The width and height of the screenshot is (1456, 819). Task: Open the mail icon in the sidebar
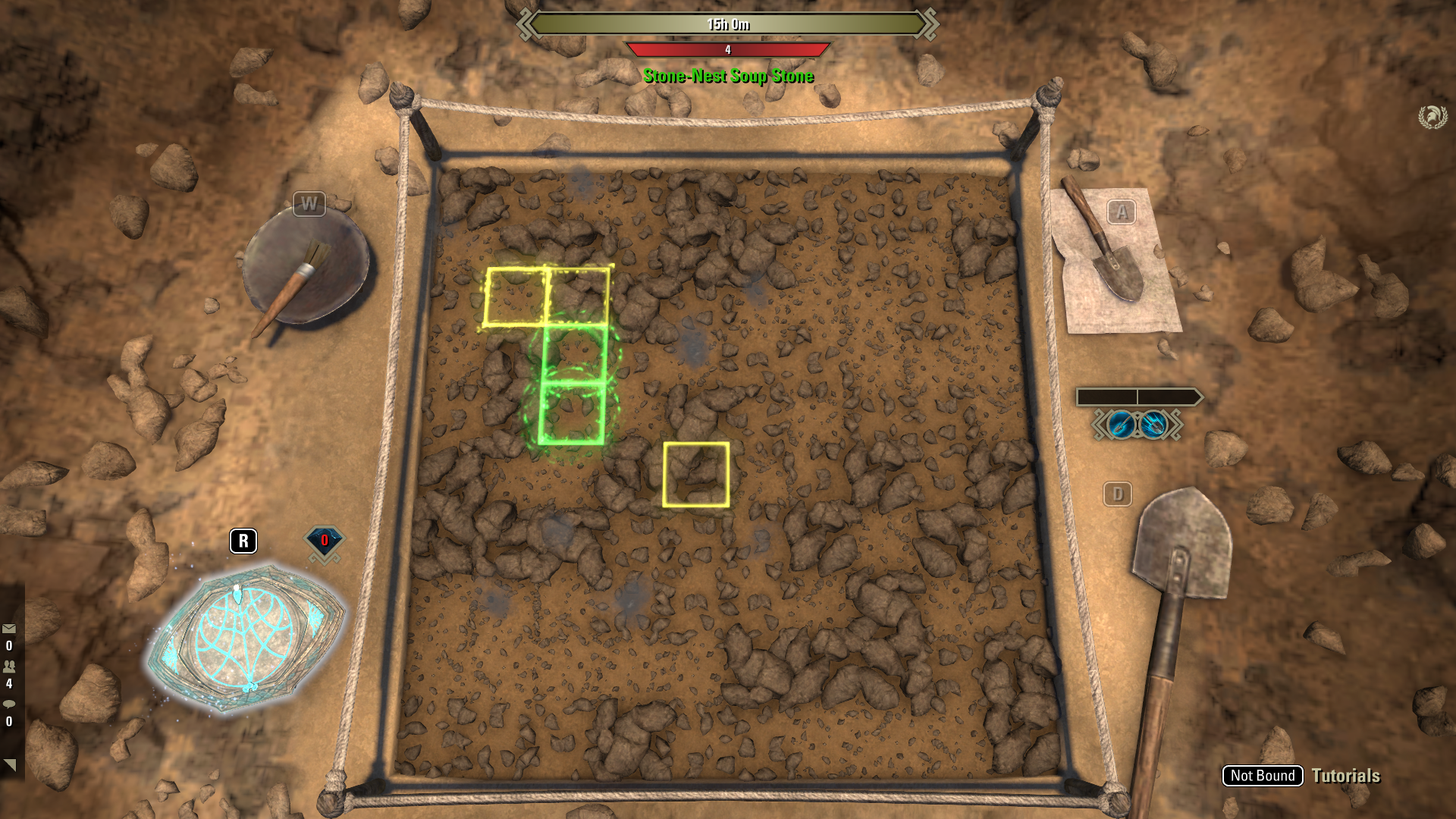[8, 628]
